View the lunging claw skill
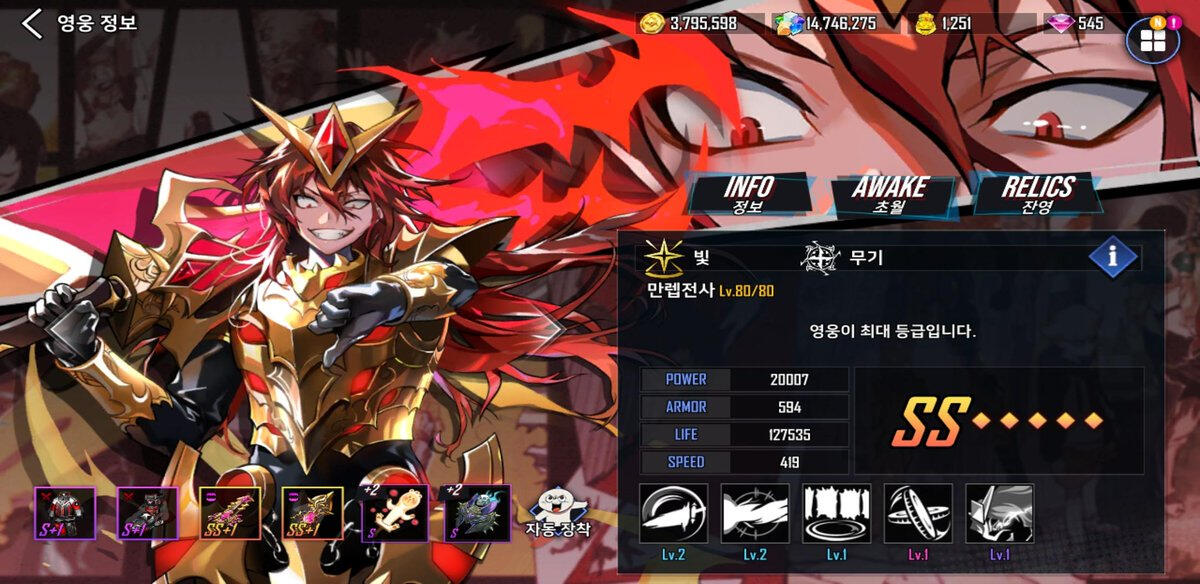 point(755,514)
